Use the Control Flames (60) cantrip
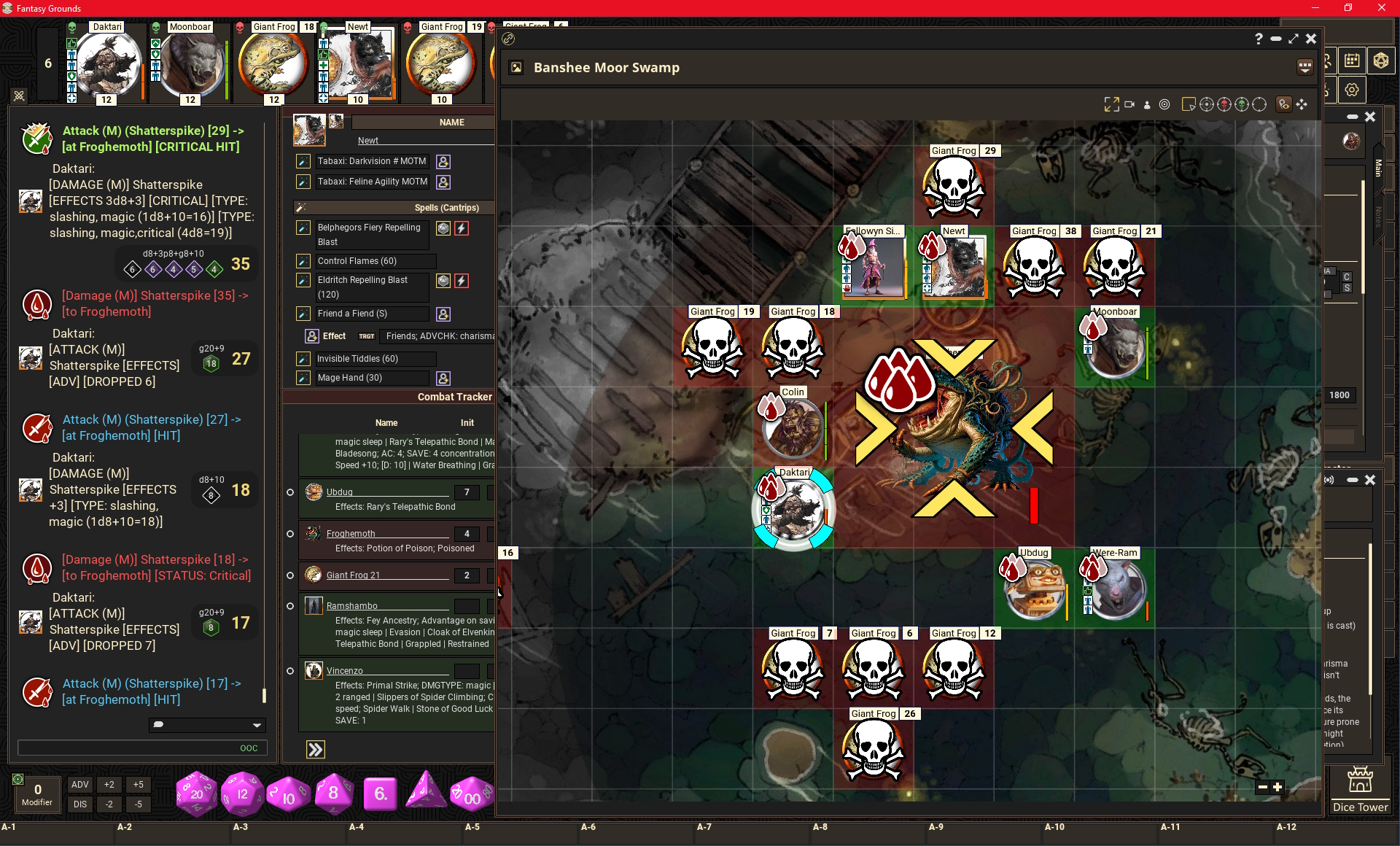The width and height of the screenshot is (1400, 846). [357, 261]
